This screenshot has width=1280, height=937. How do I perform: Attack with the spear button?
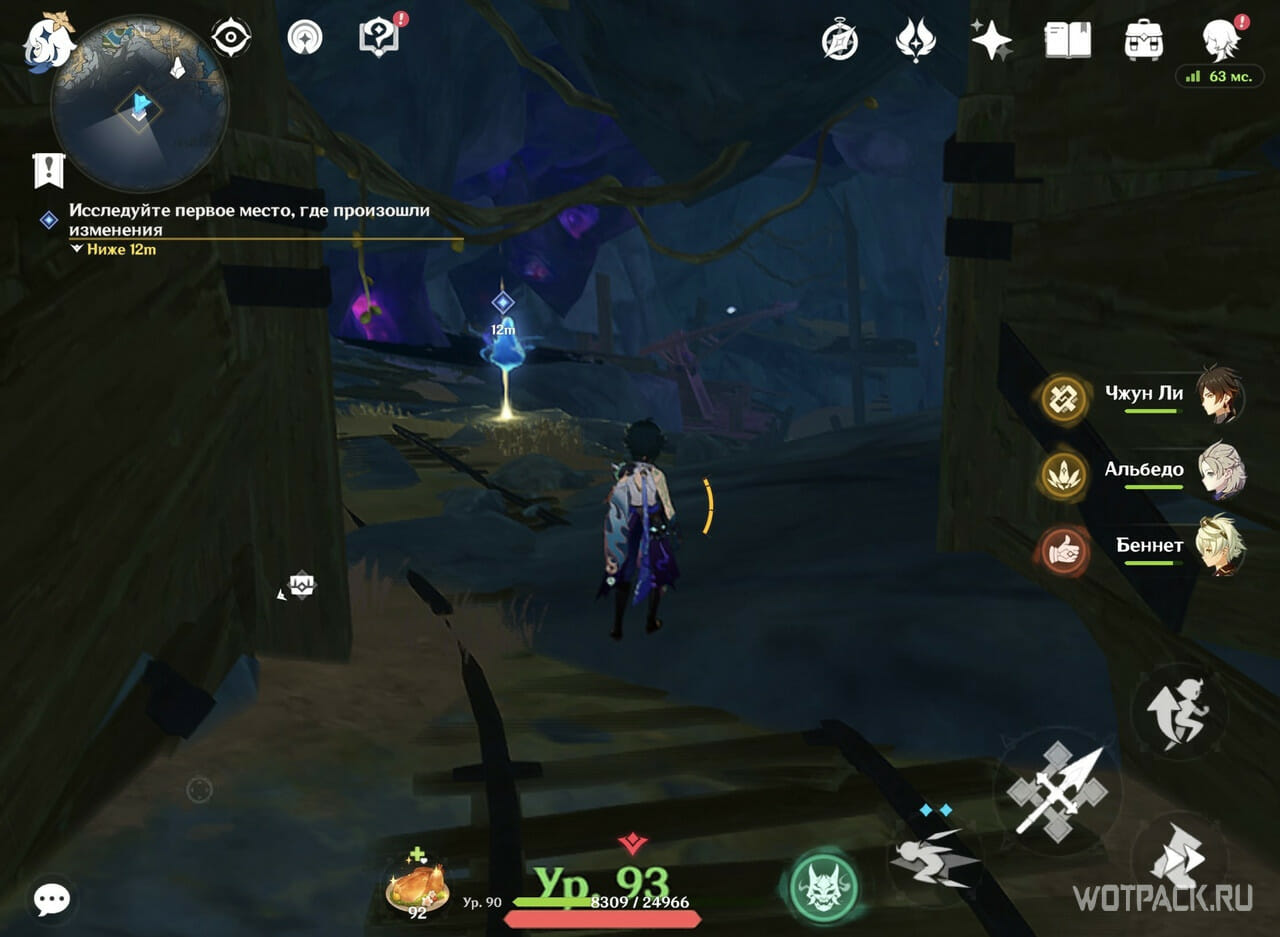[x=1058, y=792]
